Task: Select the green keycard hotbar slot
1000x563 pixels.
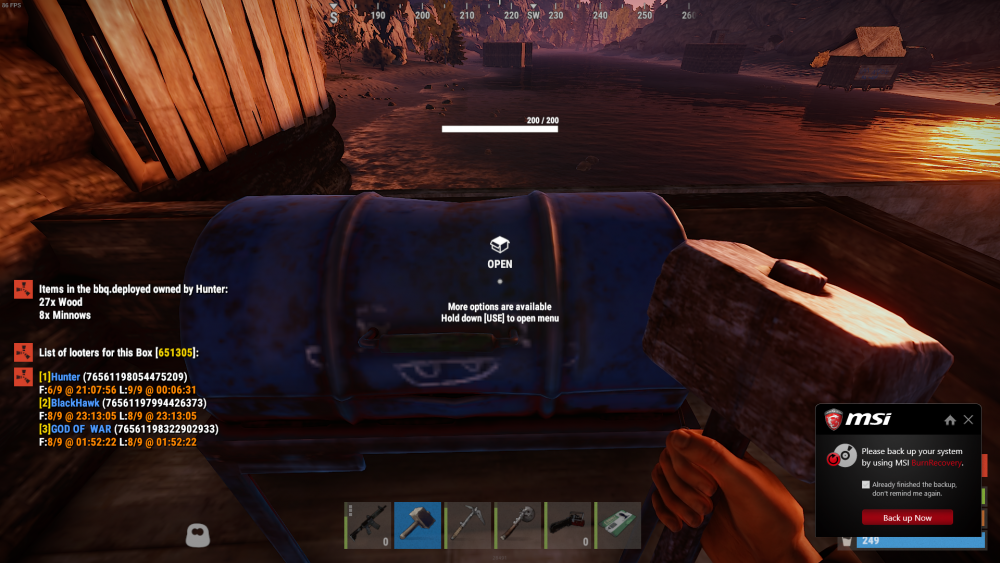Action: click(x=619, y=525)
